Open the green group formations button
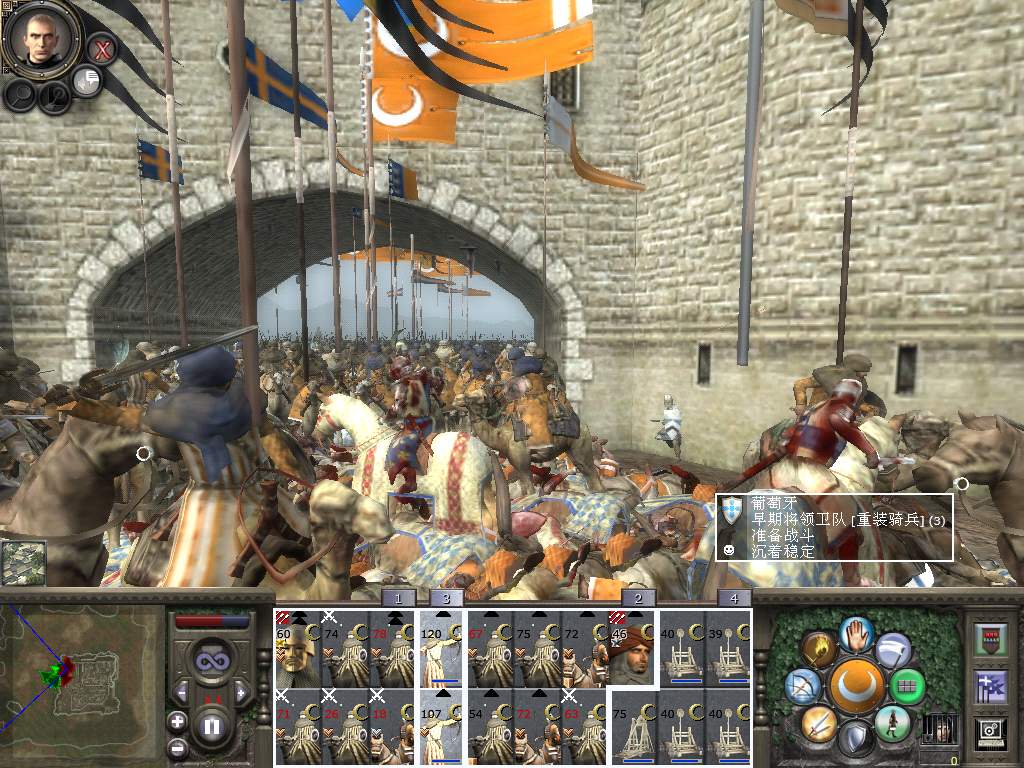This screenshot has height=768, width=1024. 907,687
